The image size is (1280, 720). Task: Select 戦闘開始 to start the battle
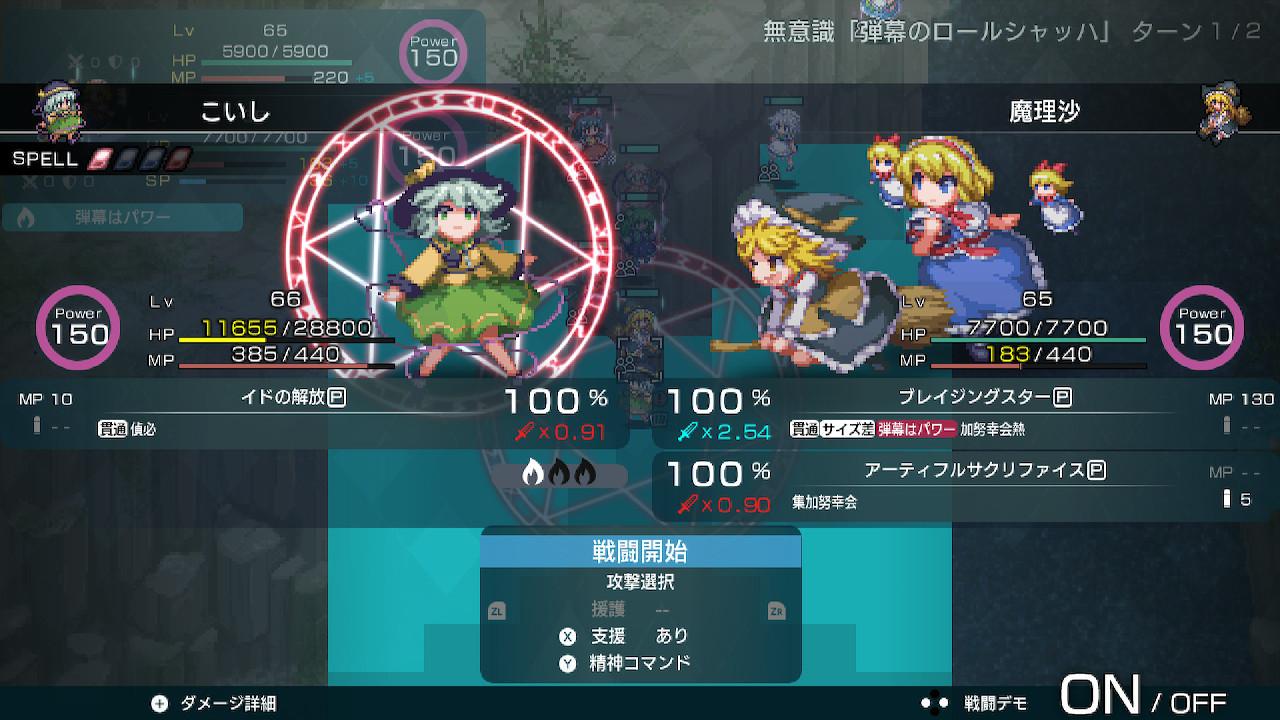click(640, 552)
